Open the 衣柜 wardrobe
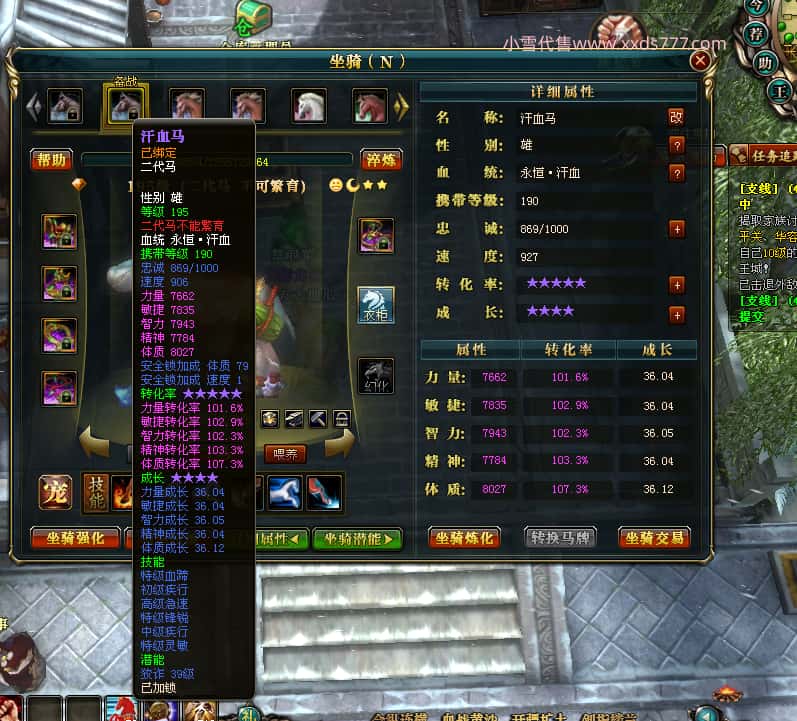This screenshot has width=797, height=721. [376, 304]
